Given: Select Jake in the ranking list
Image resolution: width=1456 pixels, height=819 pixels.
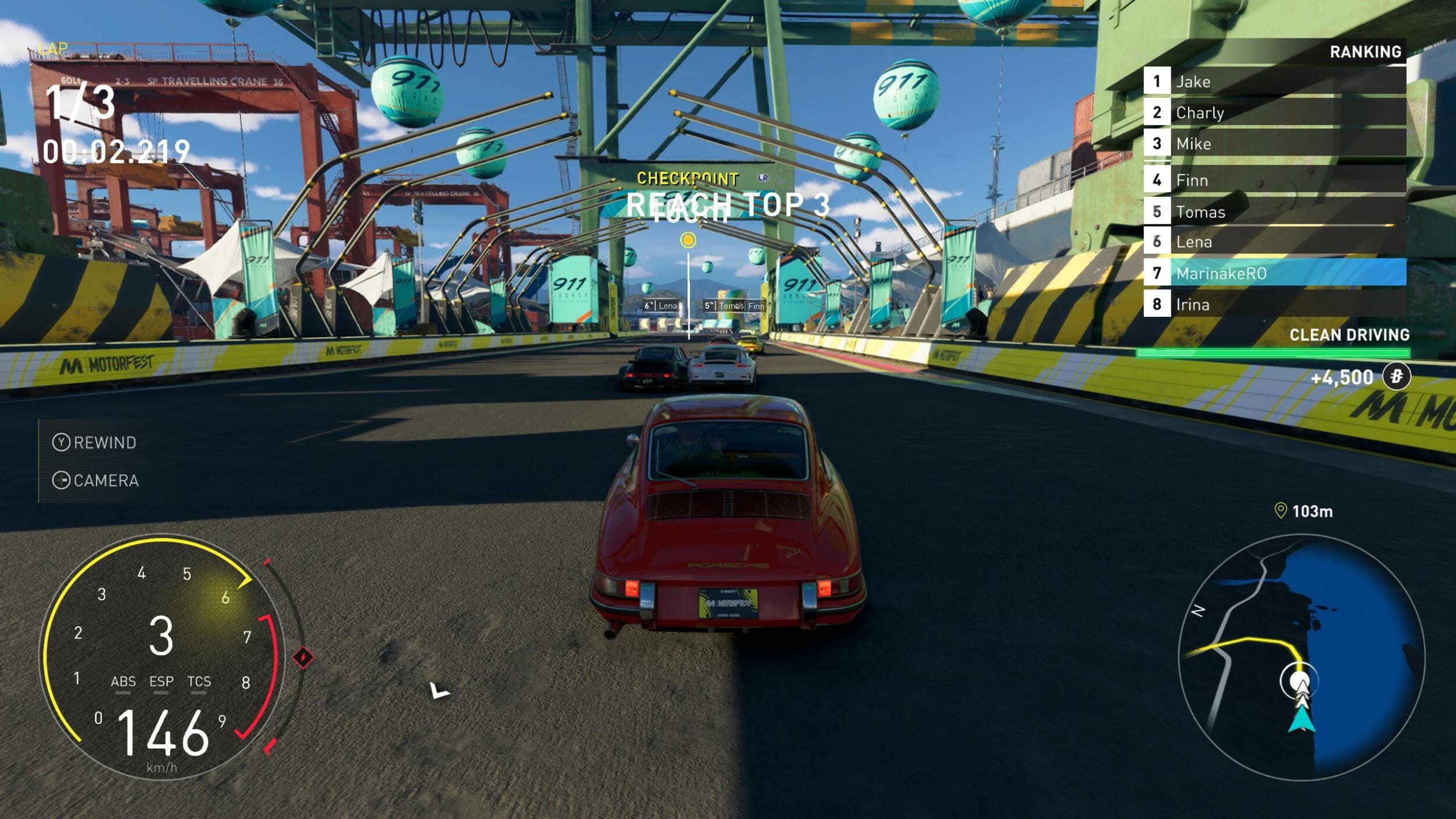Looking at the screenshot, I should [1274, 82].
